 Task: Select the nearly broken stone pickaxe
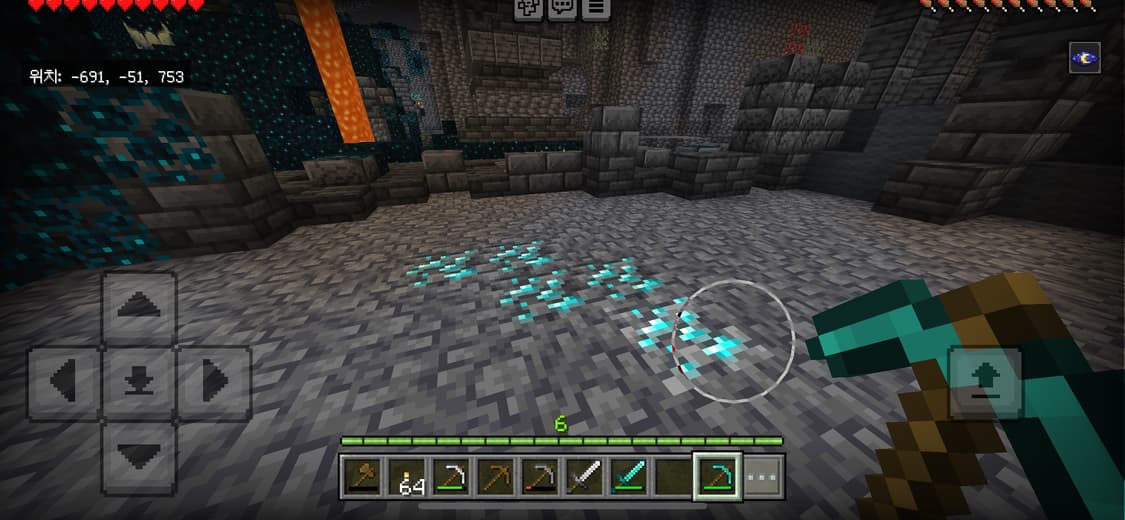coord(540,476)
